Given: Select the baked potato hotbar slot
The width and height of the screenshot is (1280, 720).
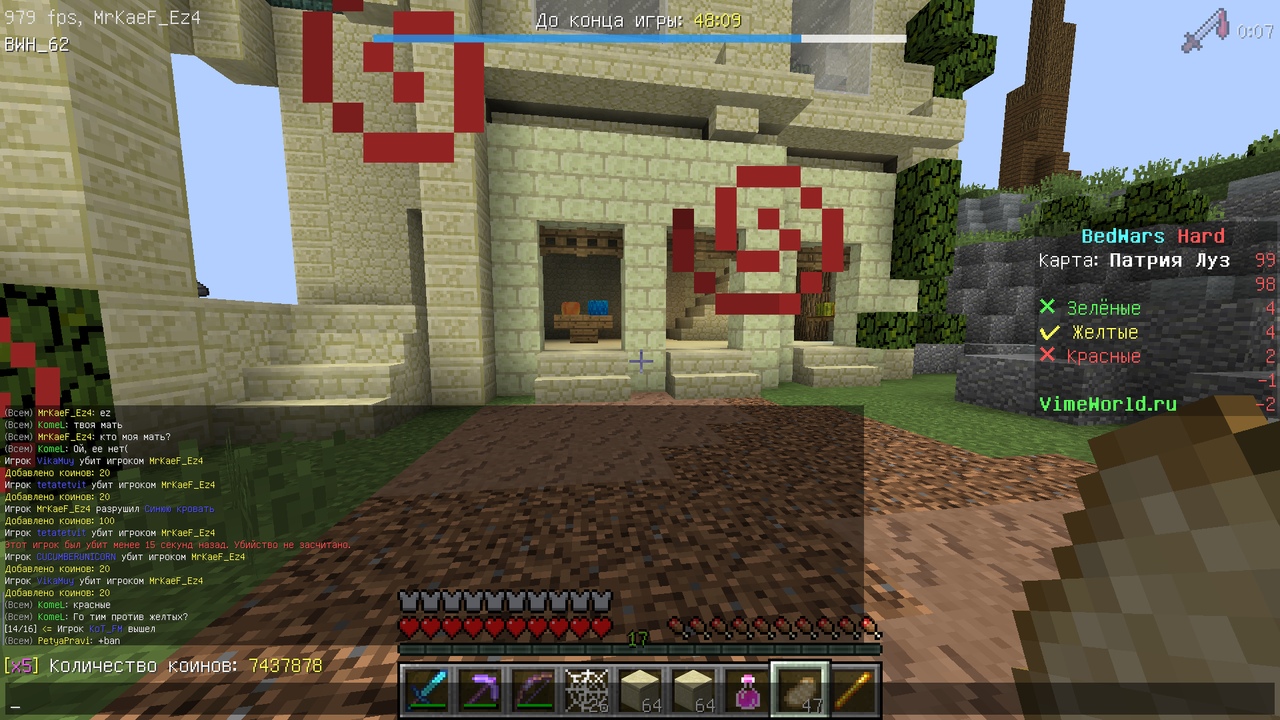Looking at the screenshot, I should (x=799, y=691).
